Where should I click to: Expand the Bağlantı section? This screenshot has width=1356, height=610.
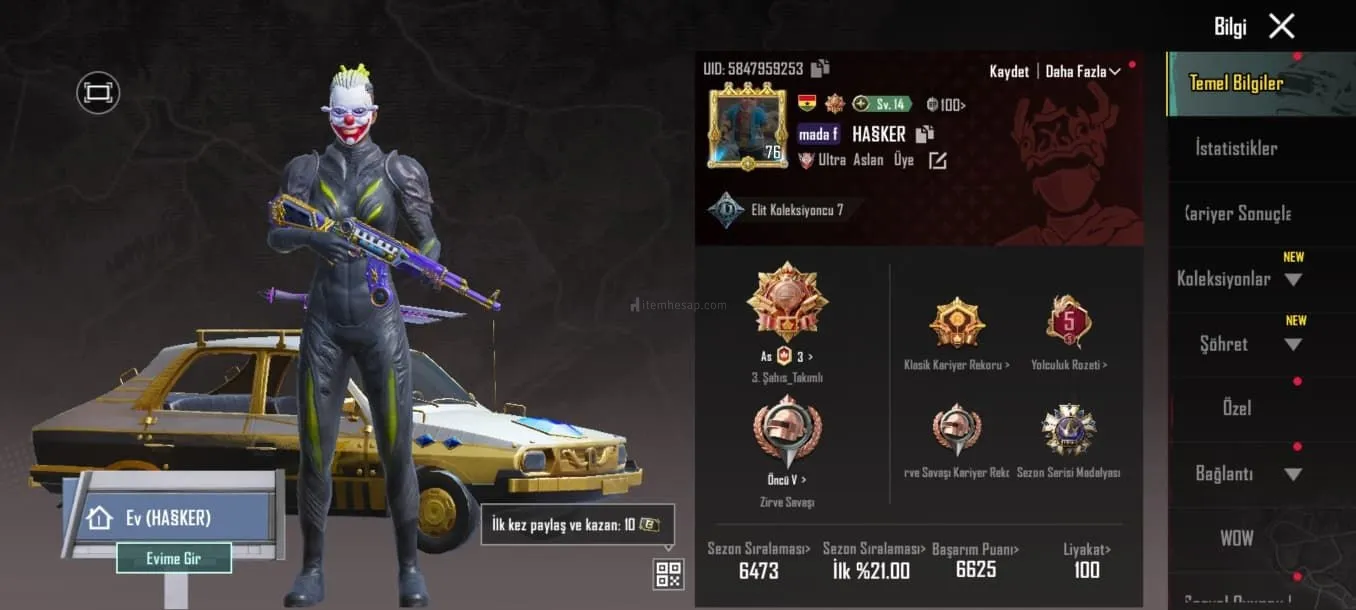(x=1238, y=474)
